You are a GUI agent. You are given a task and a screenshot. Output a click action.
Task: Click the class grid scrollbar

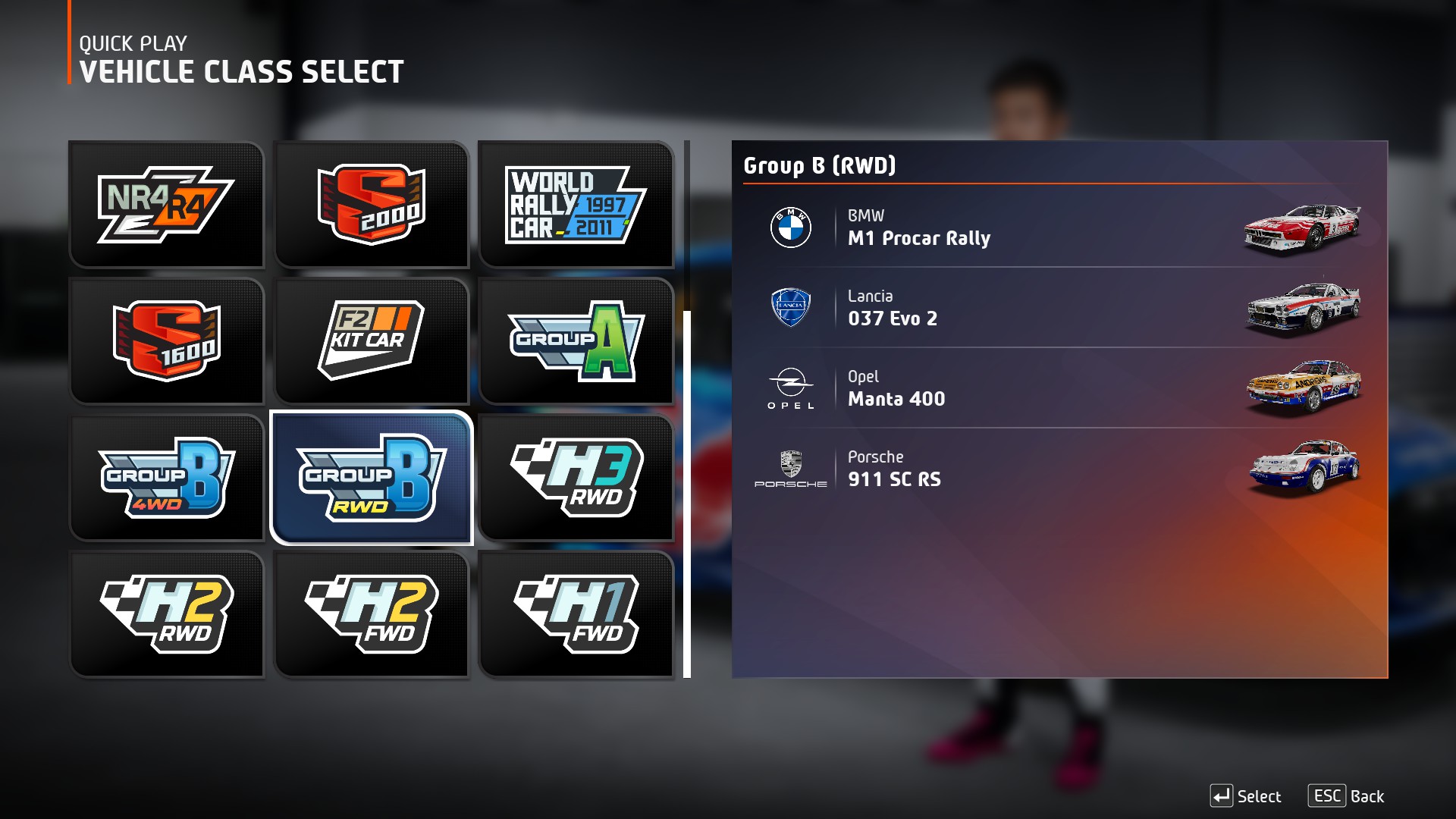point(687,493)
